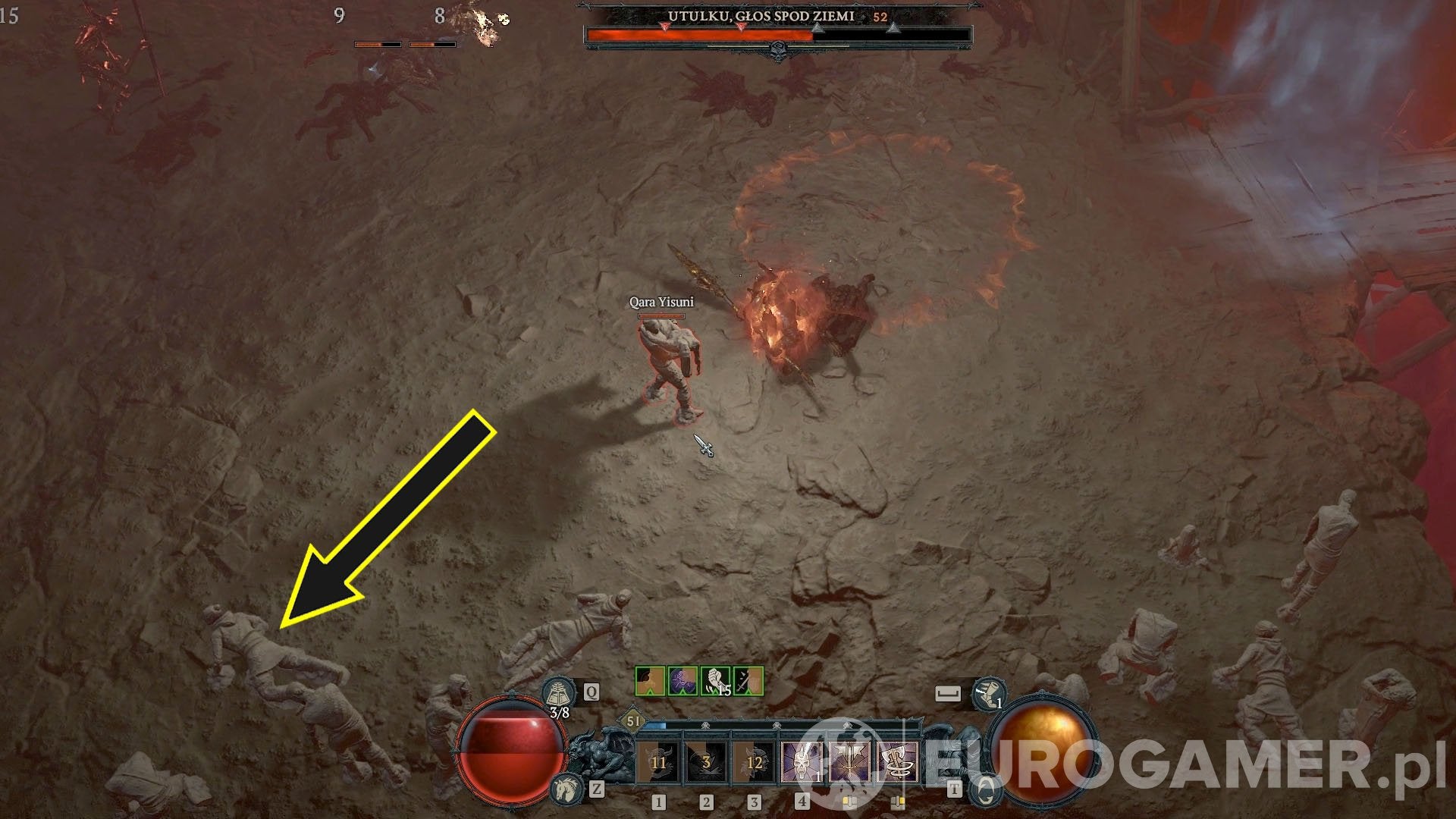The image size is (1456, 819).
Task: Pick up the dropped dagger on the ground
Action: (x=705, y=447)
